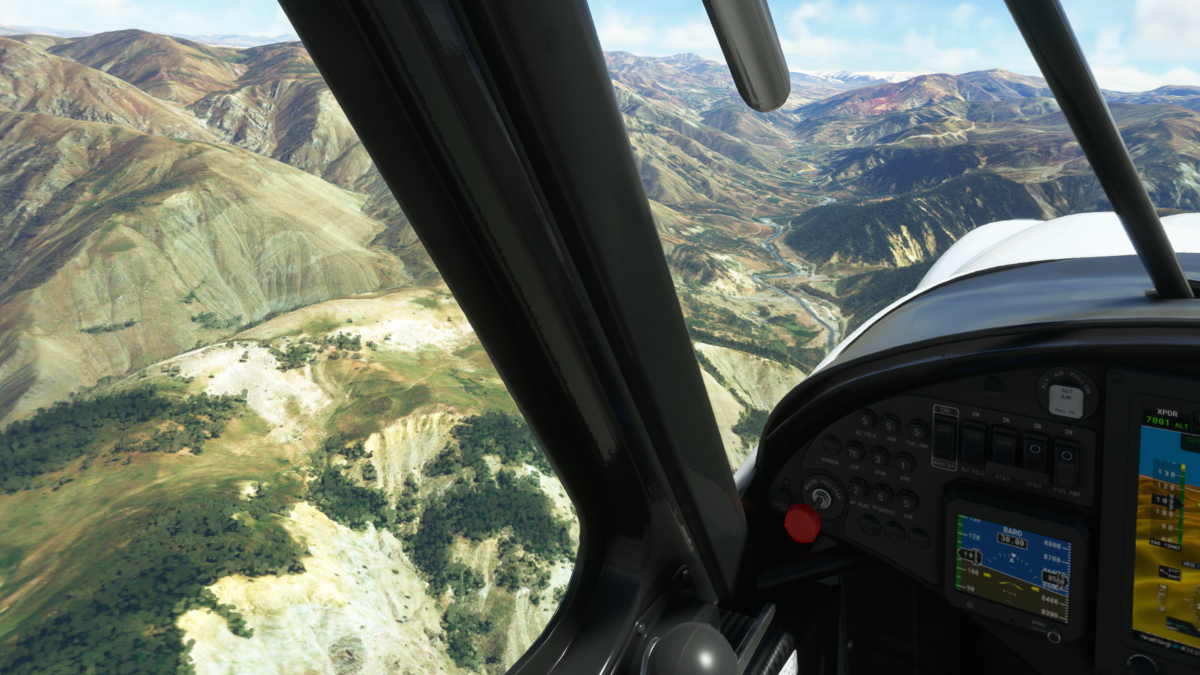Viewport: 1200px width, 675px height.
Task: Switch on the SPOT light rocker
Action: pyautogui.click(x=1035, y=452)
